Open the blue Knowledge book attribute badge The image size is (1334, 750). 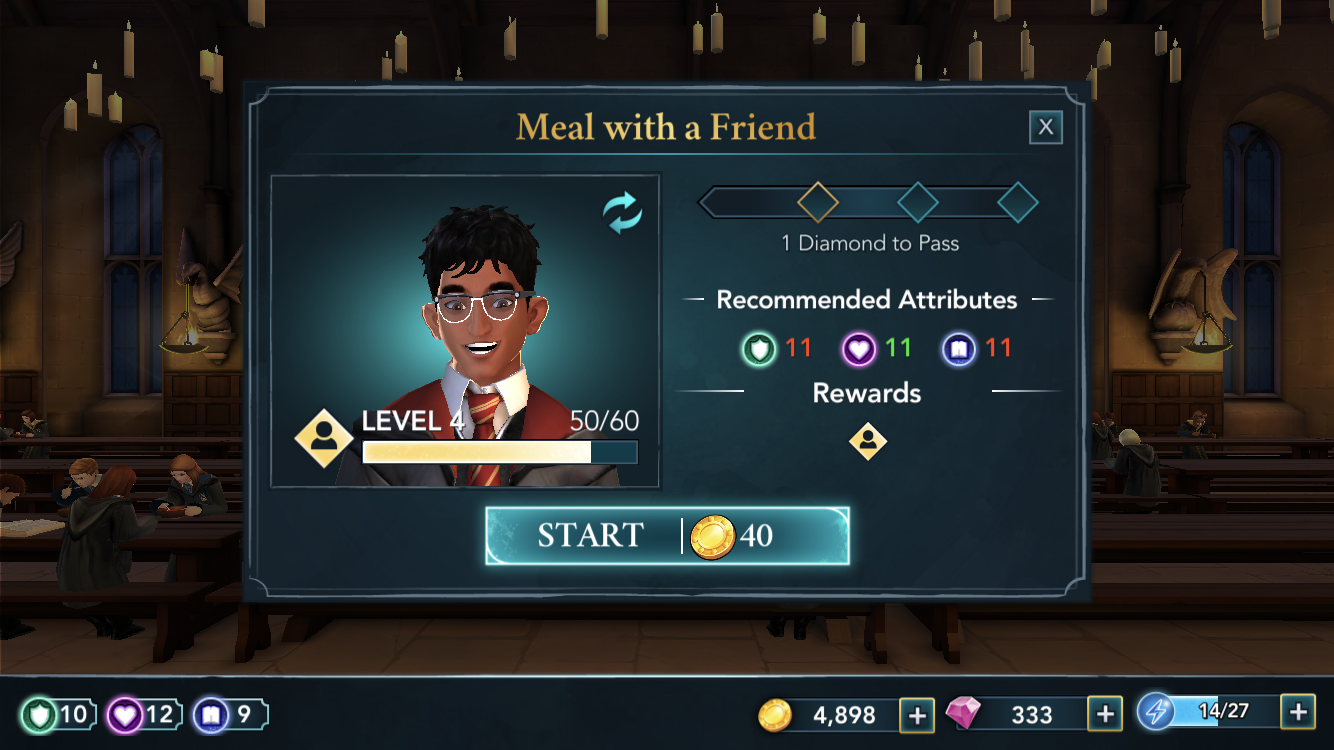[x=230, y=714]
